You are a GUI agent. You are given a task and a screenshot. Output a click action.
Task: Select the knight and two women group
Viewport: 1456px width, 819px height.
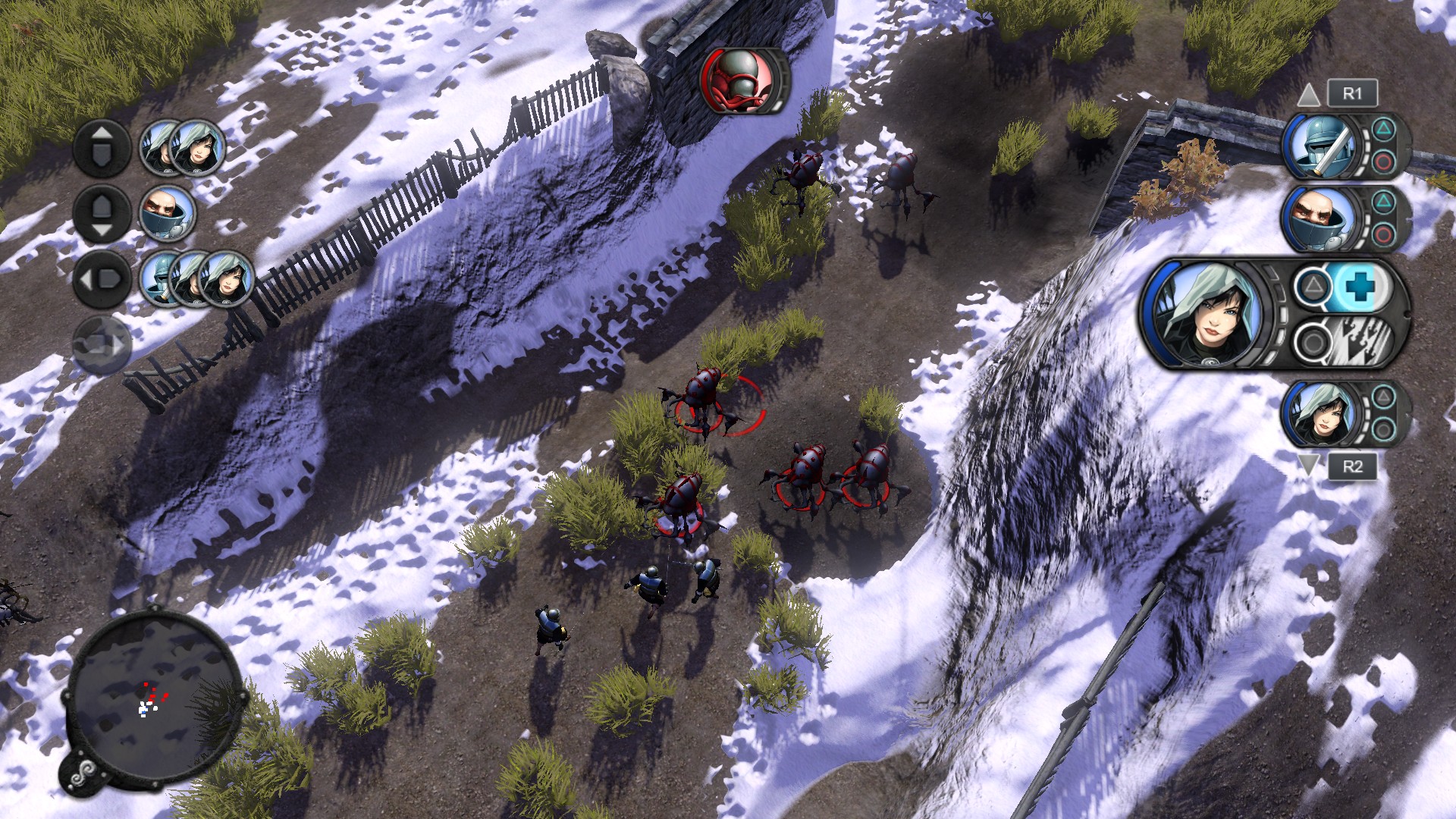click(x=197, y=278)
